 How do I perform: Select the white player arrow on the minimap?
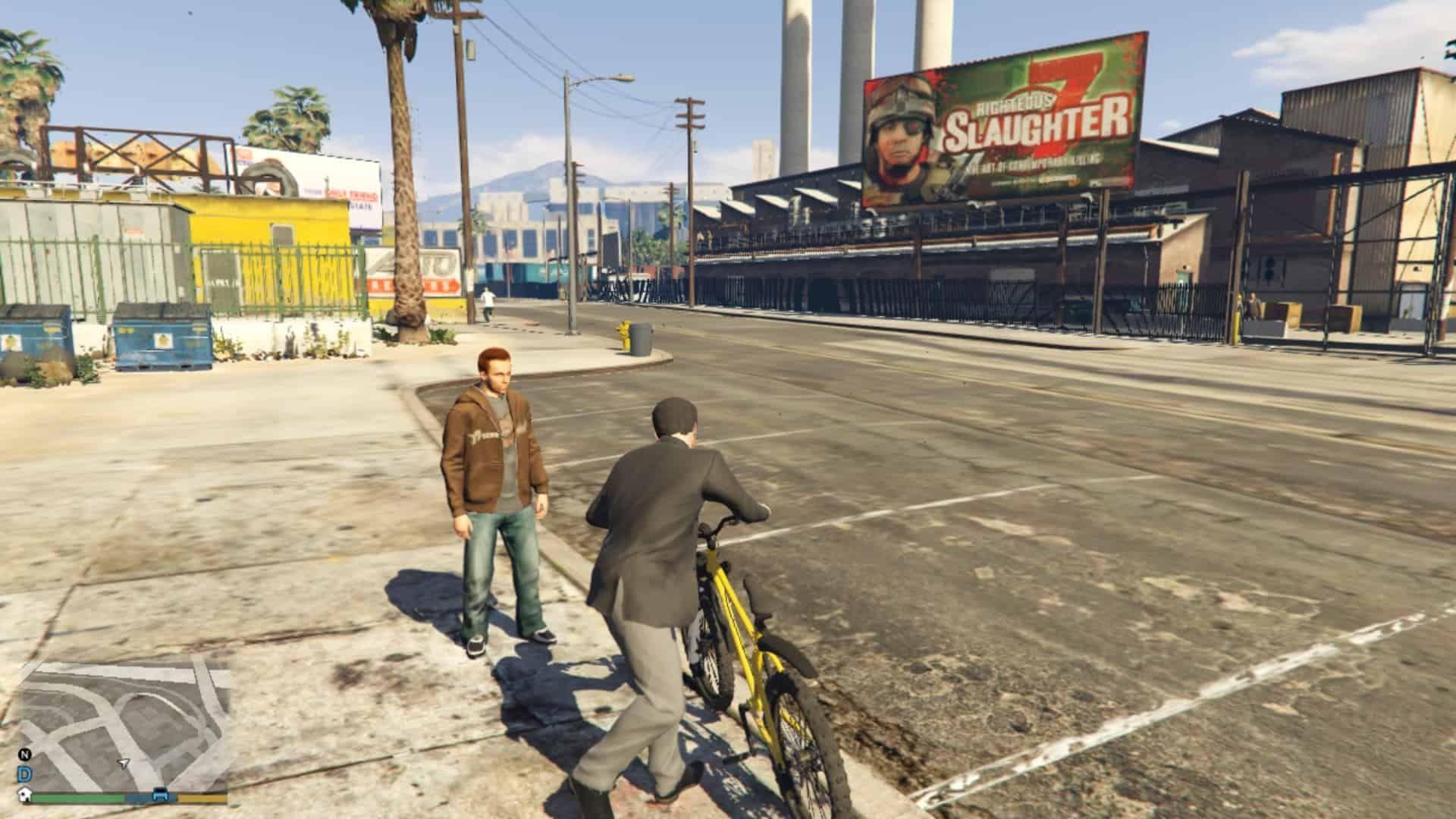124,763
